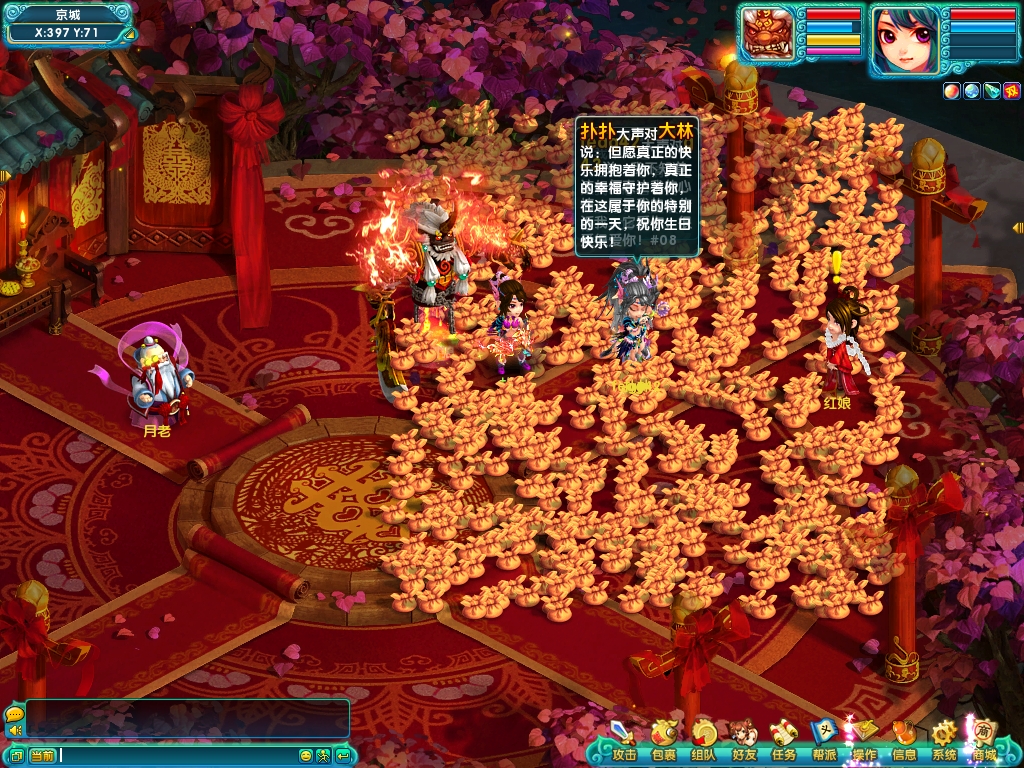This screenshot has width=1024, height=768.
Task: Select the red 双 buff icon
Action: [x=1011, y=91]
